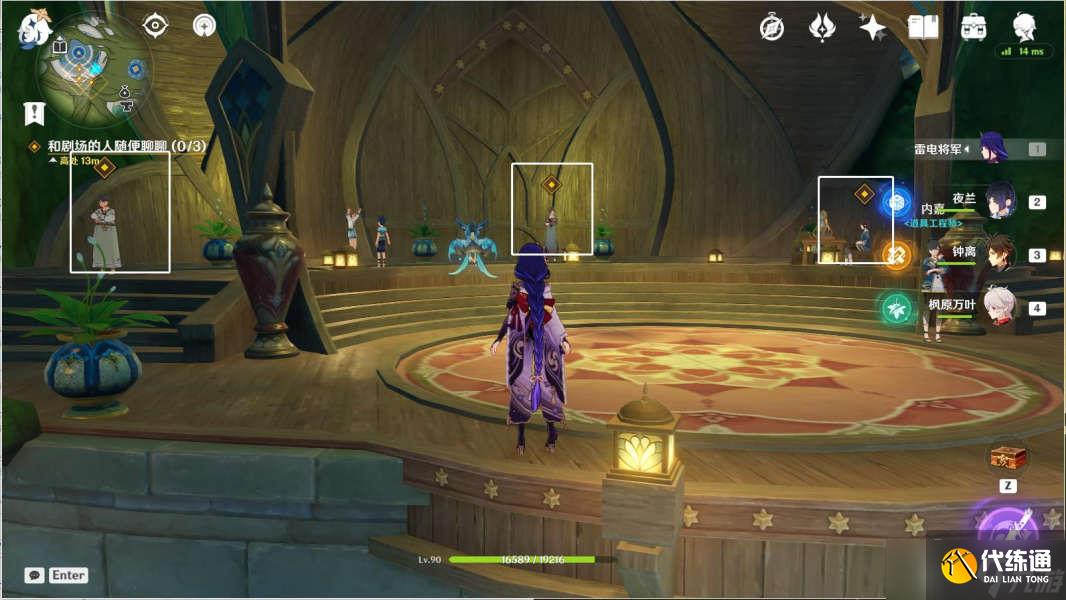
Task: Open the character screen icon
Action: pos(1024,27)
